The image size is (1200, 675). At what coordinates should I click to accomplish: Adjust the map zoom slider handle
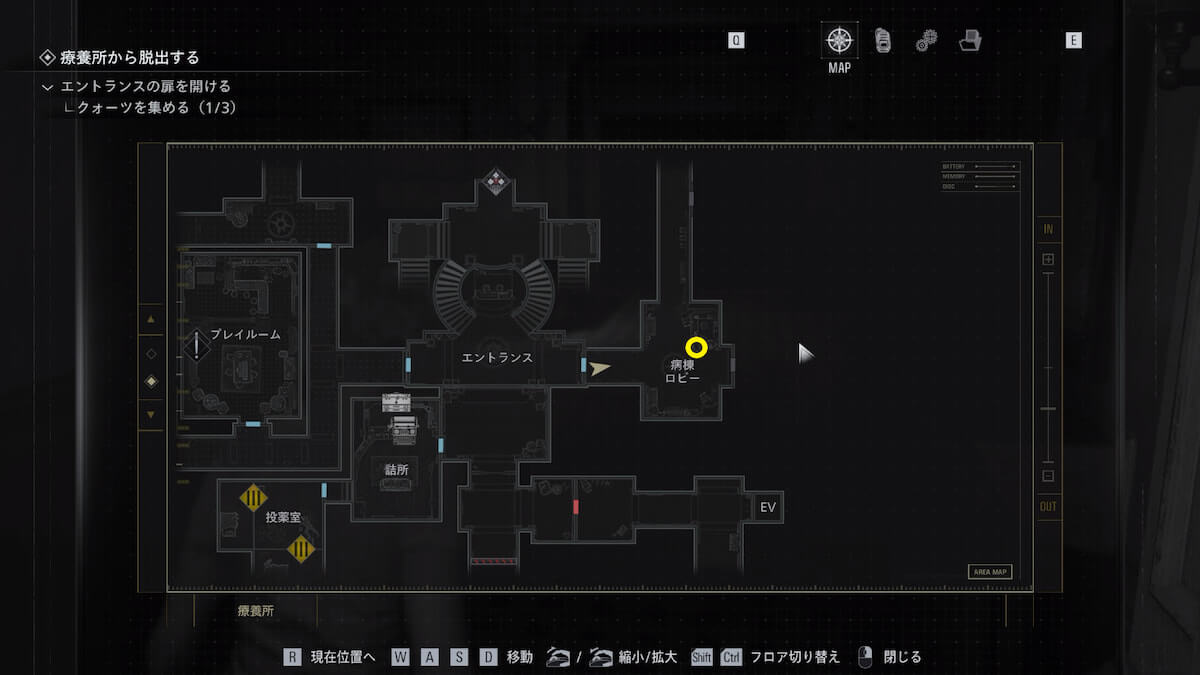tap(1048, 409)
